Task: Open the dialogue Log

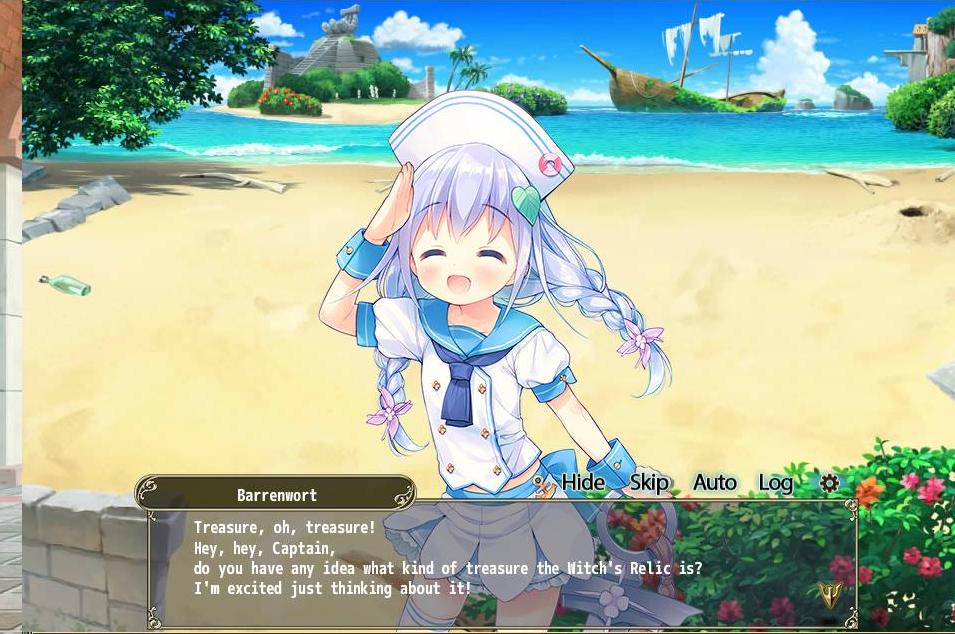Action: (775, 483)
